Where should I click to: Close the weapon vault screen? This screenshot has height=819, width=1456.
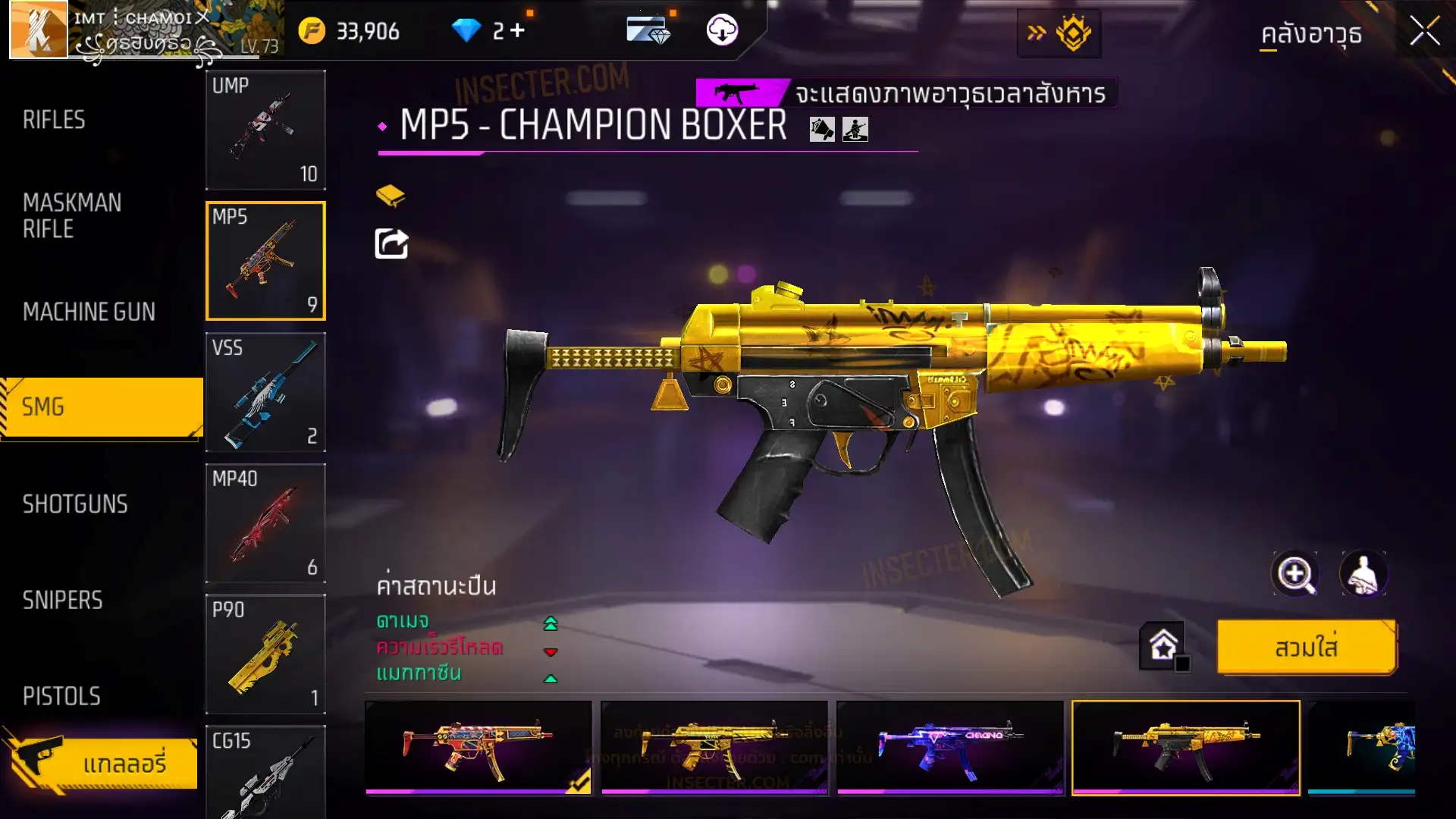pos(1424,32)
